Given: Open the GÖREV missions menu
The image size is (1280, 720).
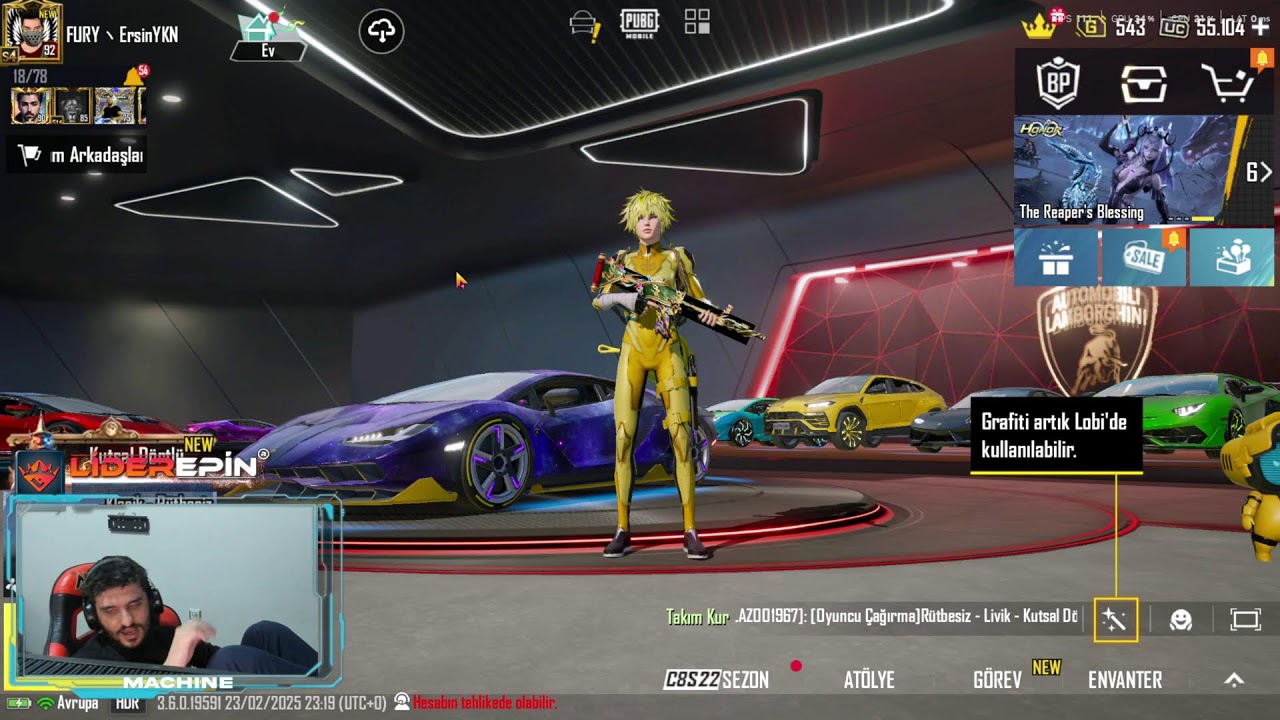Looking at the screenshot, I should [998, 680].
